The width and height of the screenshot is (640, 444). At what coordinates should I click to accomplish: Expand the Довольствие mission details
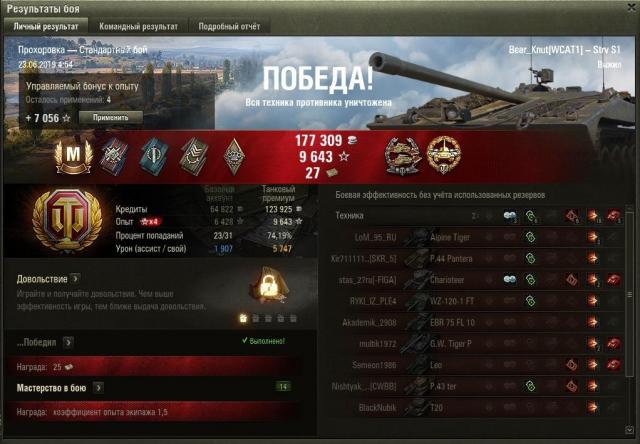click(76, 279)
